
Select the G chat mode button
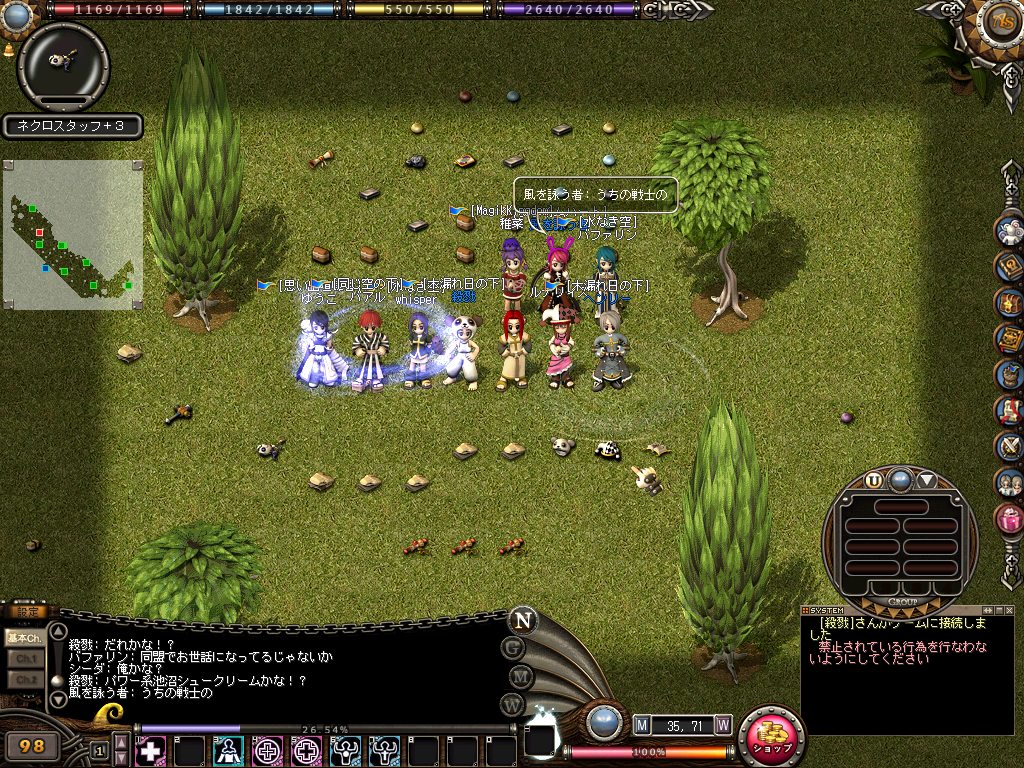click(515, 648)
